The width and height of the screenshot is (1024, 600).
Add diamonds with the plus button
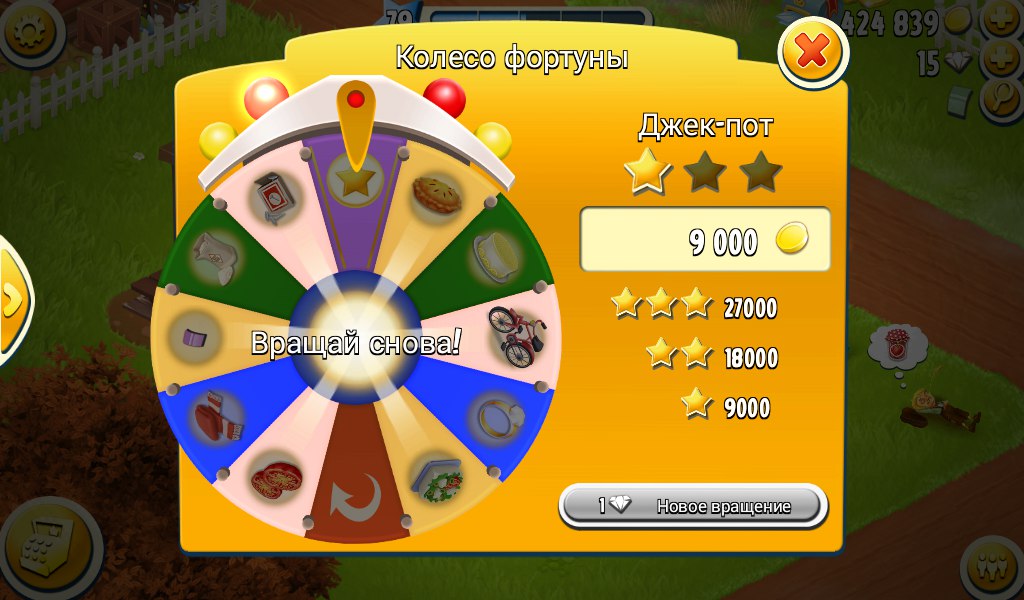tap(1001, 60)
